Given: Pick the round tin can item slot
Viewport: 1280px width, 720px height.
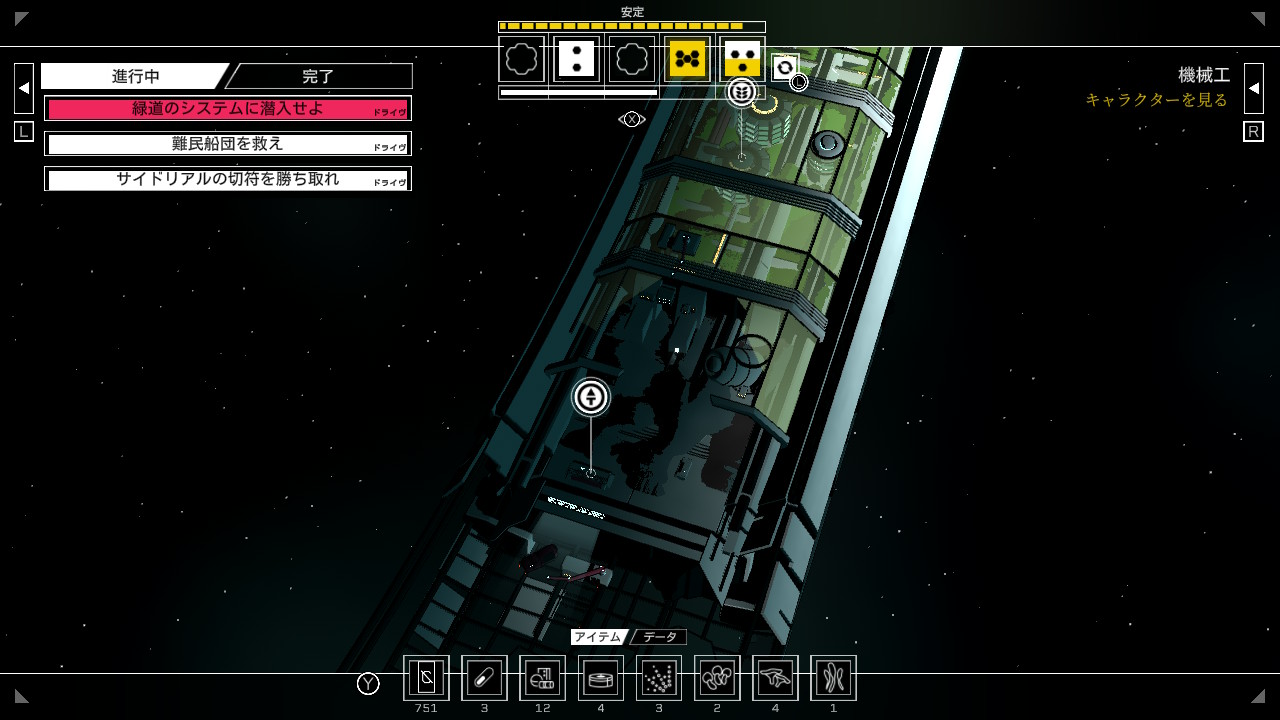Looking at the screenshot, I should point(601,678).
